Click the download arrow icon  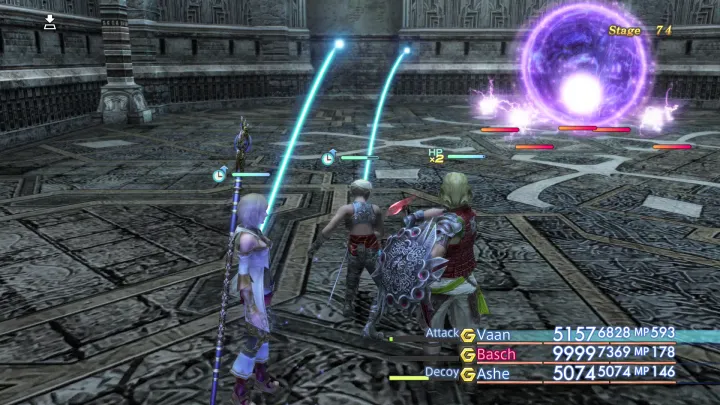point(50,21)
